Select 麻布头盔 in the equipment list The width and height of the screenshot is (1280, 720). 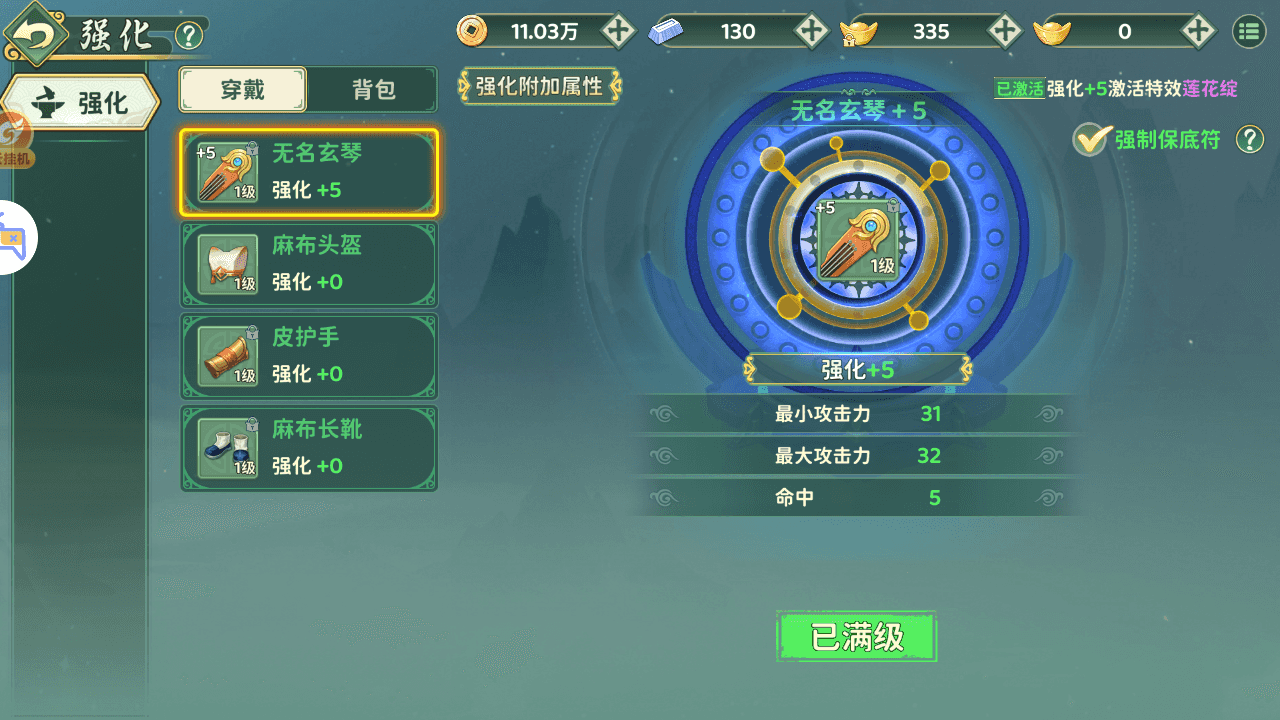pos(308,264)
